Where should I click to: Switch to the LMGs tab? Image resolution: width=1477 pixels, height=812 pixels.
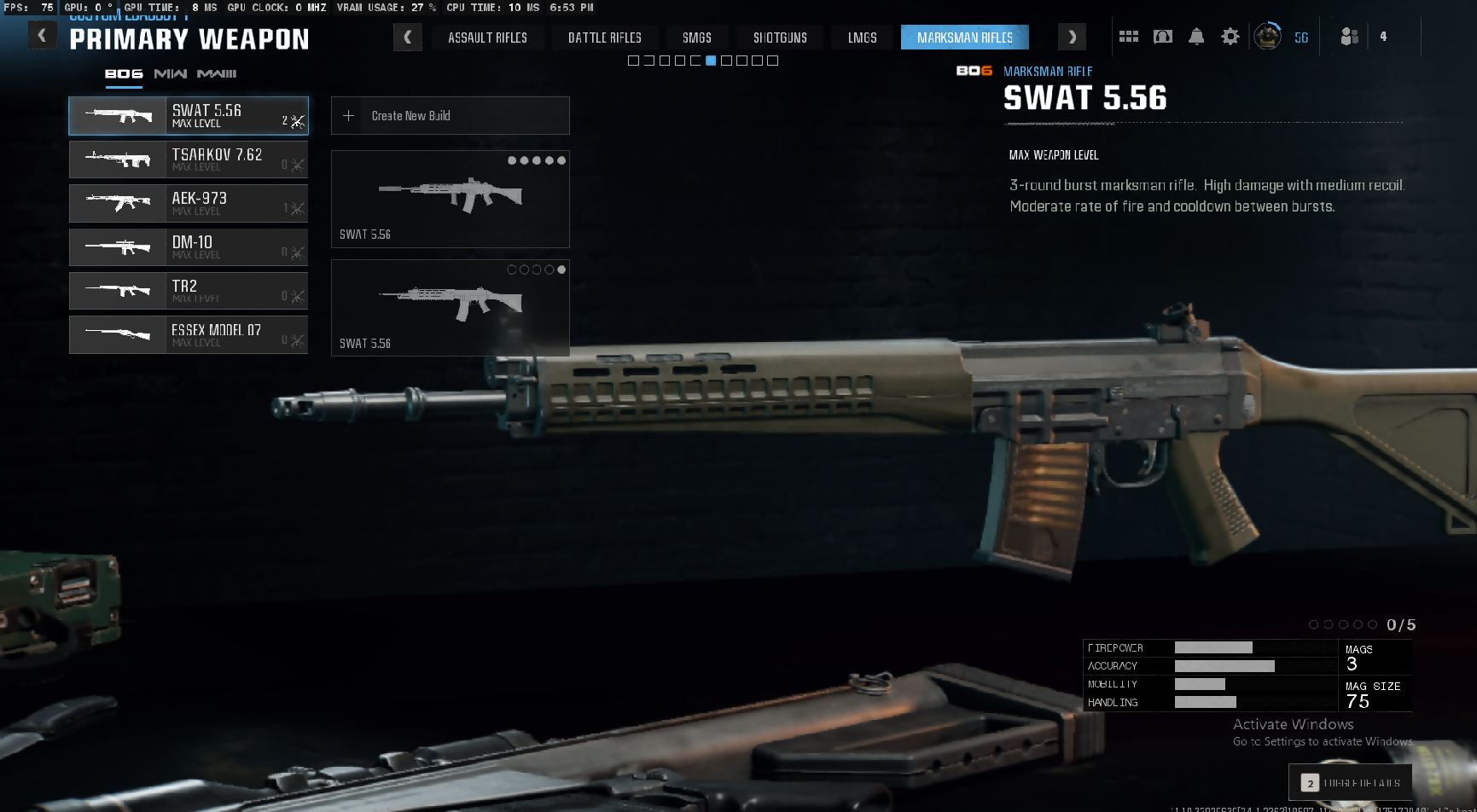tap(862, 38)
